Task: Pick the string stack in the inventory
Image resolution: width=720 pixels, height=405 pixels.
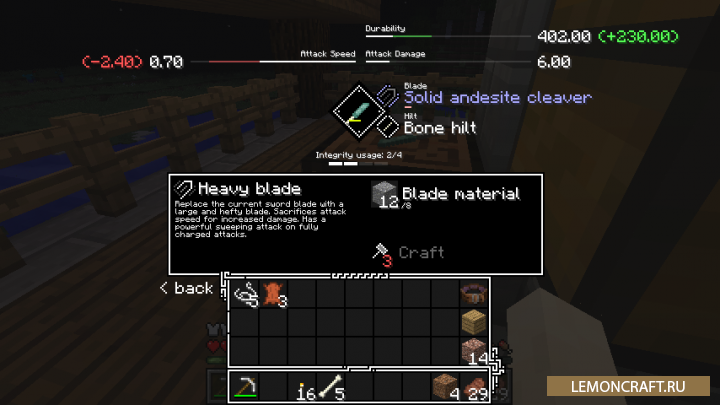Action: (246, 294)
